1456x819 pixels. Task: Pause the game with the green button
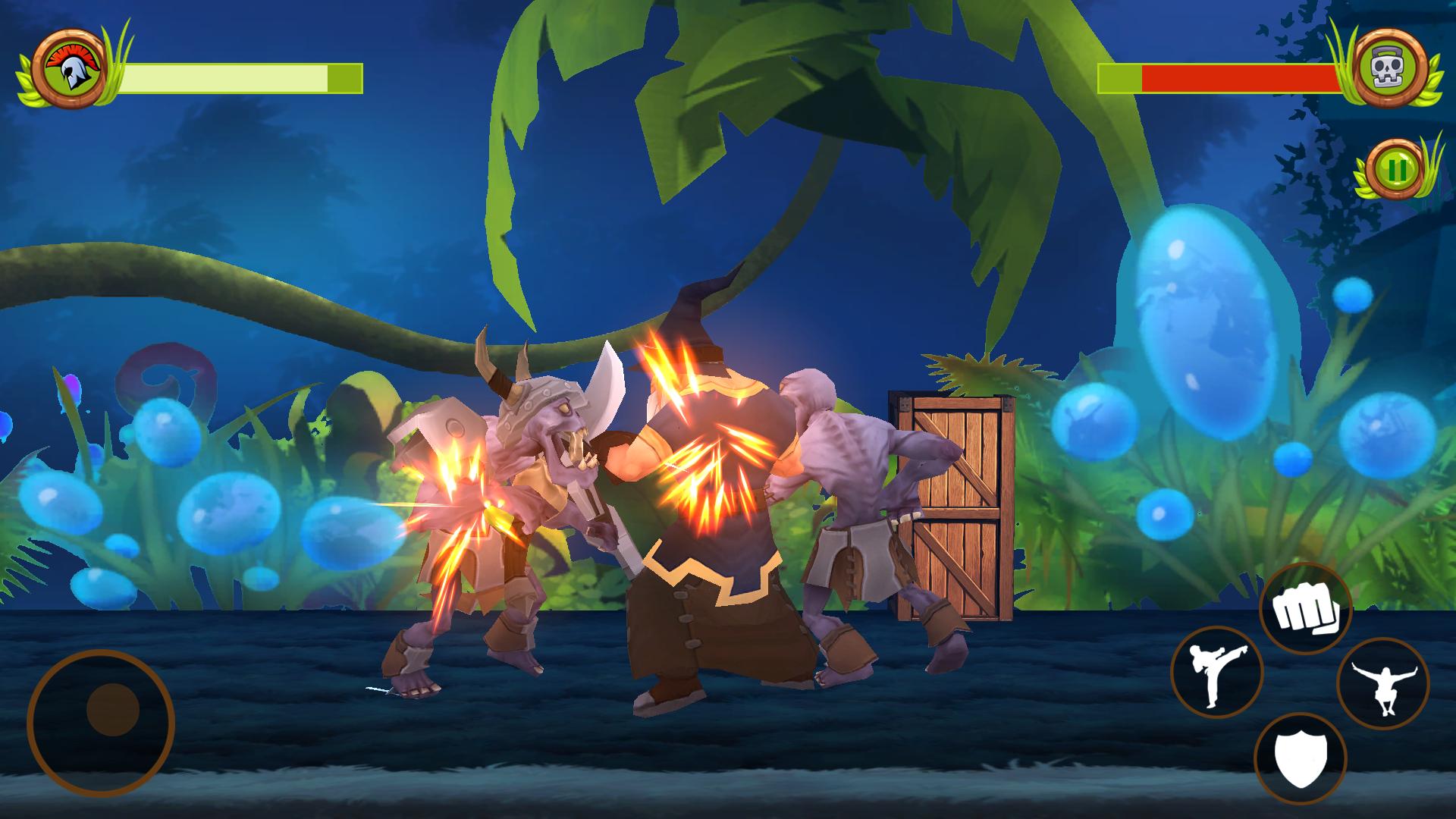pos(1394,169)
